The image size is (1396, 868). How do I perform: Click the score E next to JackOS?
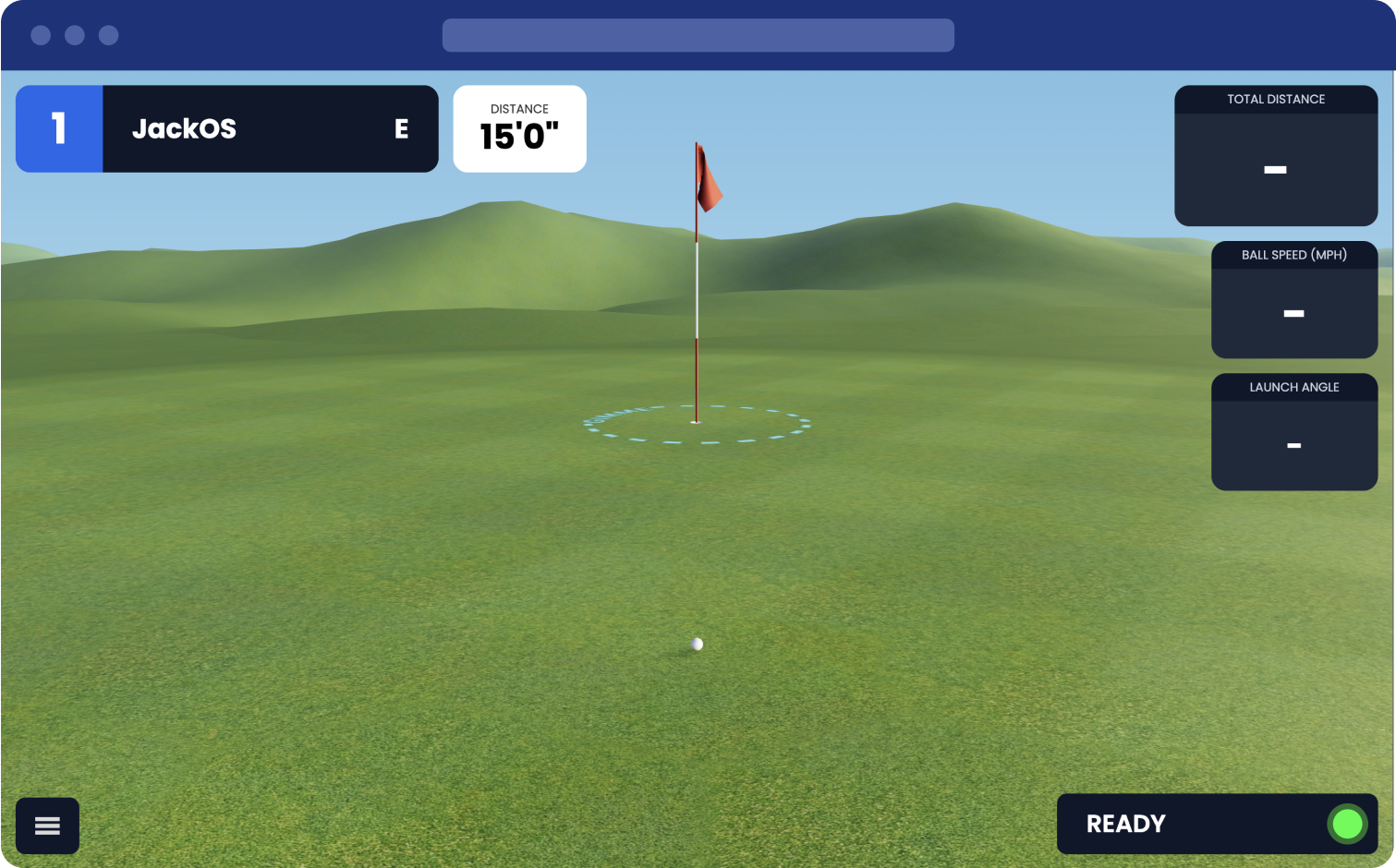point(401,129)
